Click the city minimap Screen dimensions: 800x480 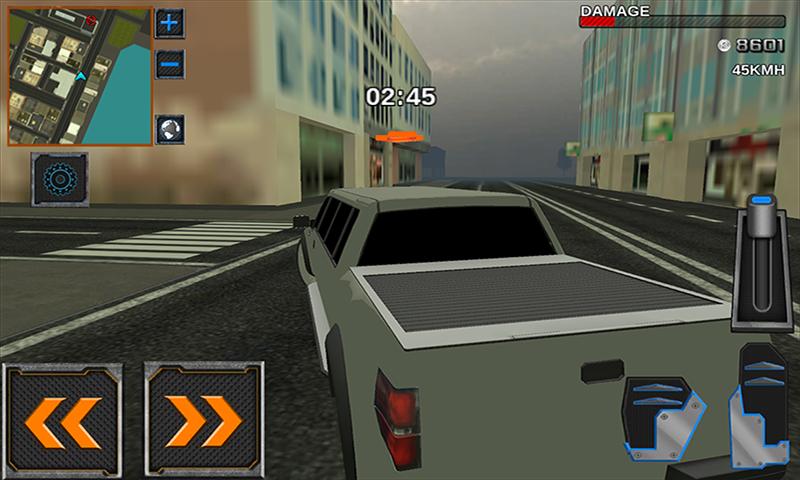[x=80, y=76]
